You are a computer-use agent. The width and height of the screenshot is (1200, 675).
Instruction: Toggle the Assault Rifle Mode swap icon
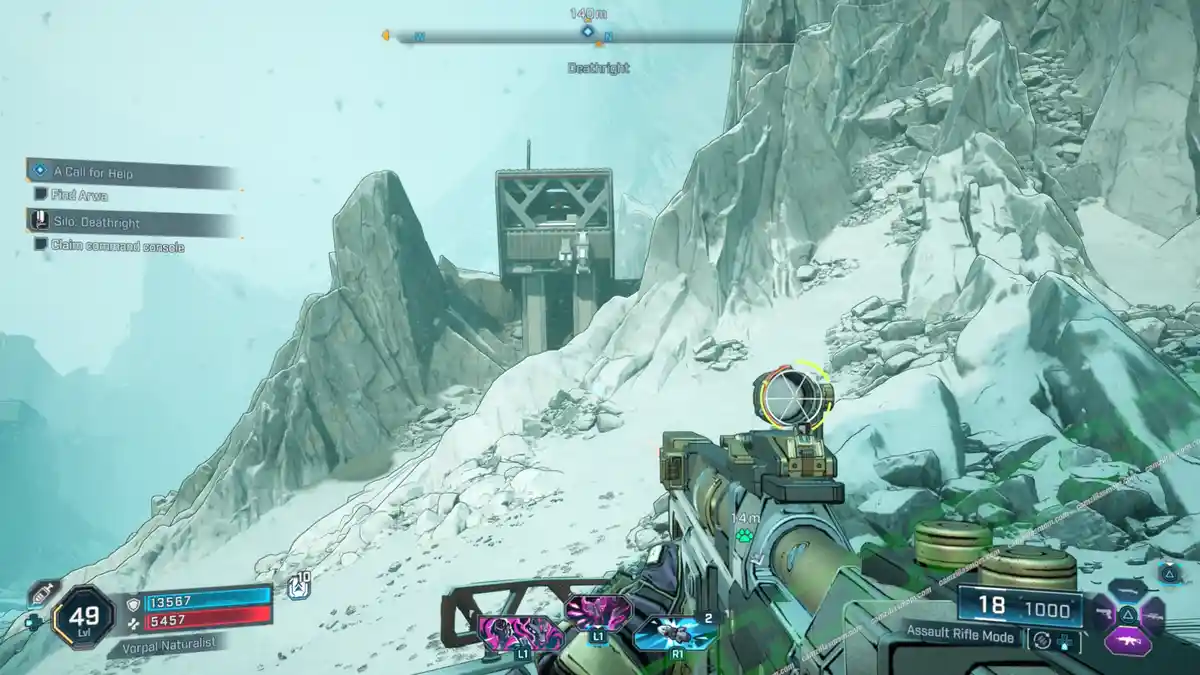click(x=1042, y=641)
